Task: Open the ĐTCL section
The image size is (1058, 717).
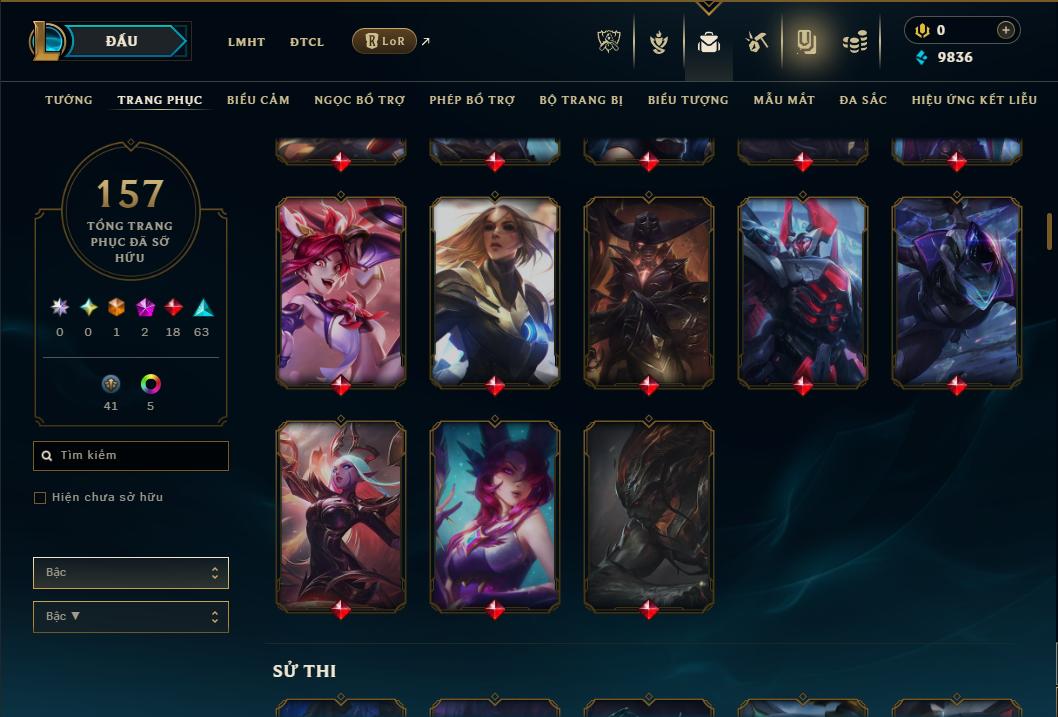Action: 307,42
